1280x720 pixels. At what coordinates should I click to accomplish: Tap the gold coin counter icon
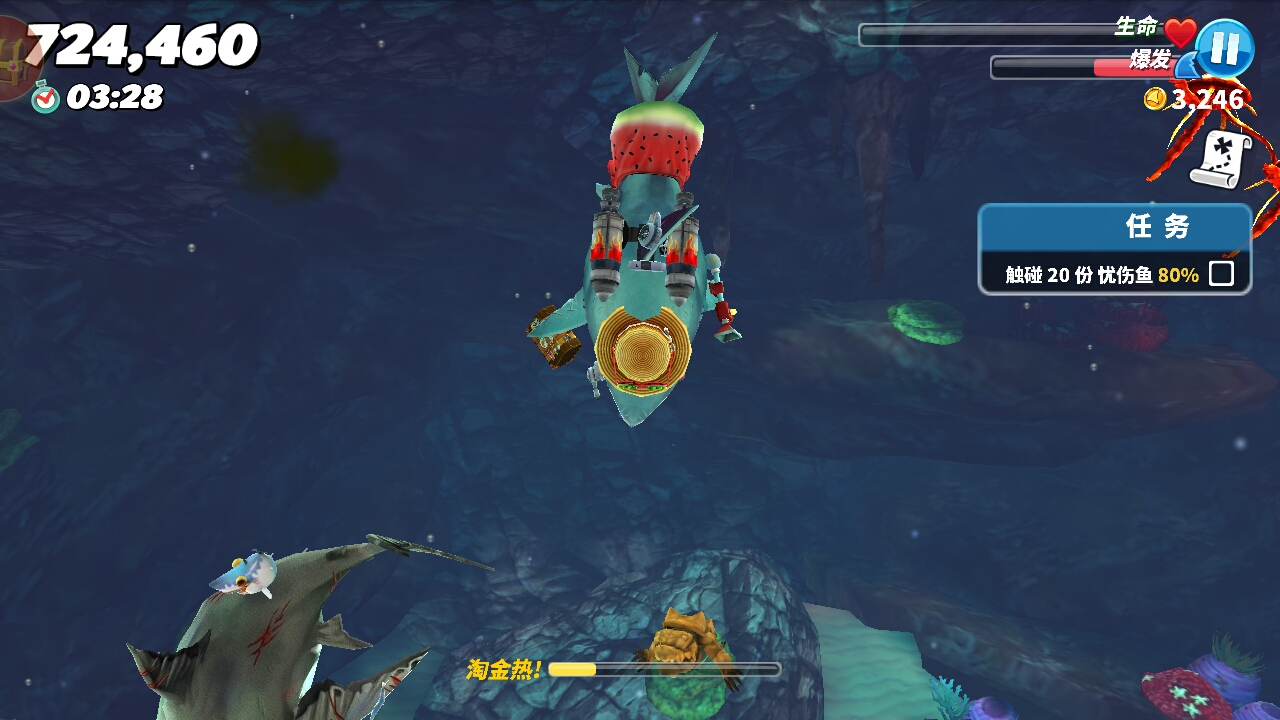tap(1156, 99)
